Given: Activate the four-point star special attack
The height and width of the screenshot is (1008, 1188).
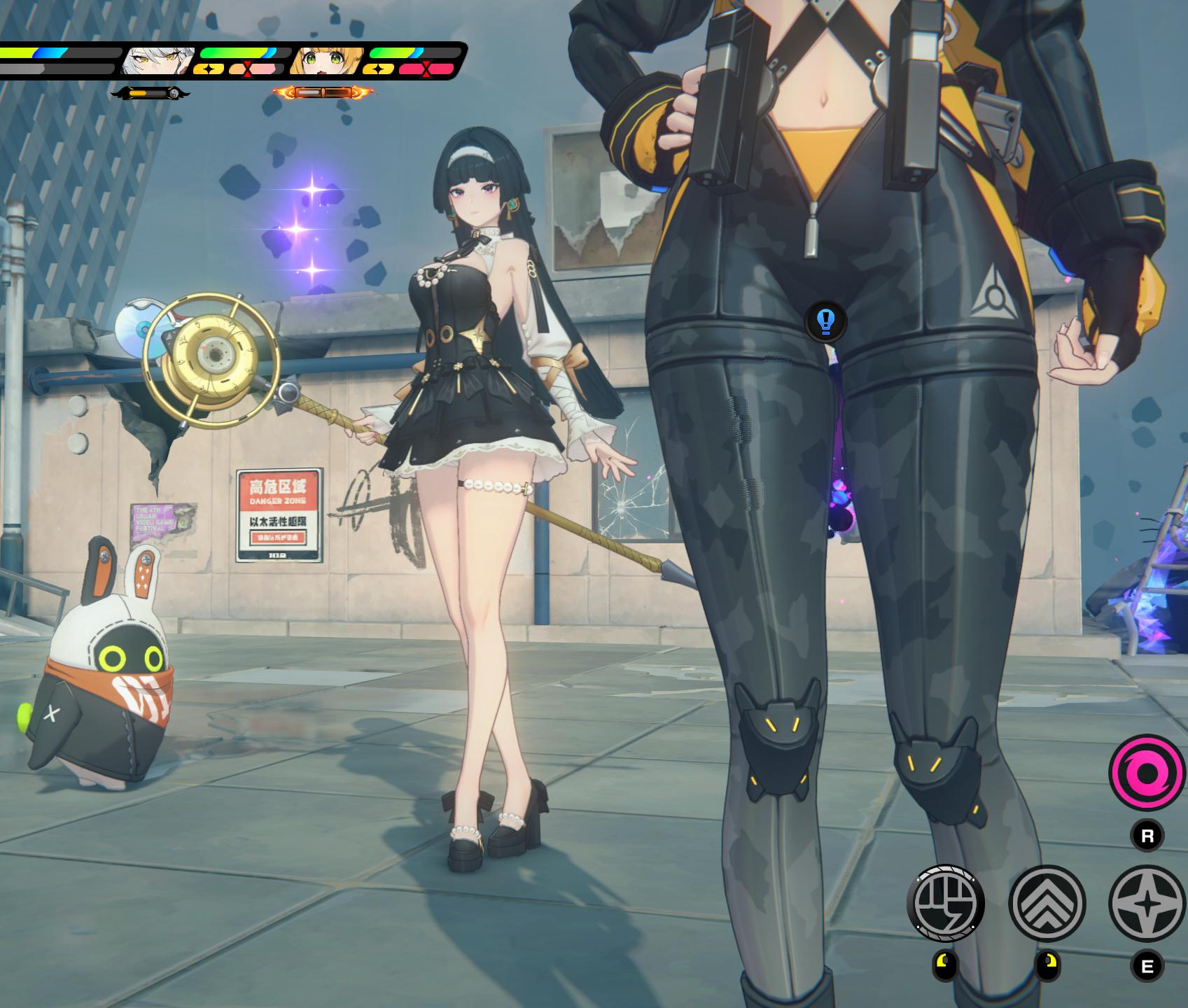Looking at the screenshot, I should point(1147,903).
